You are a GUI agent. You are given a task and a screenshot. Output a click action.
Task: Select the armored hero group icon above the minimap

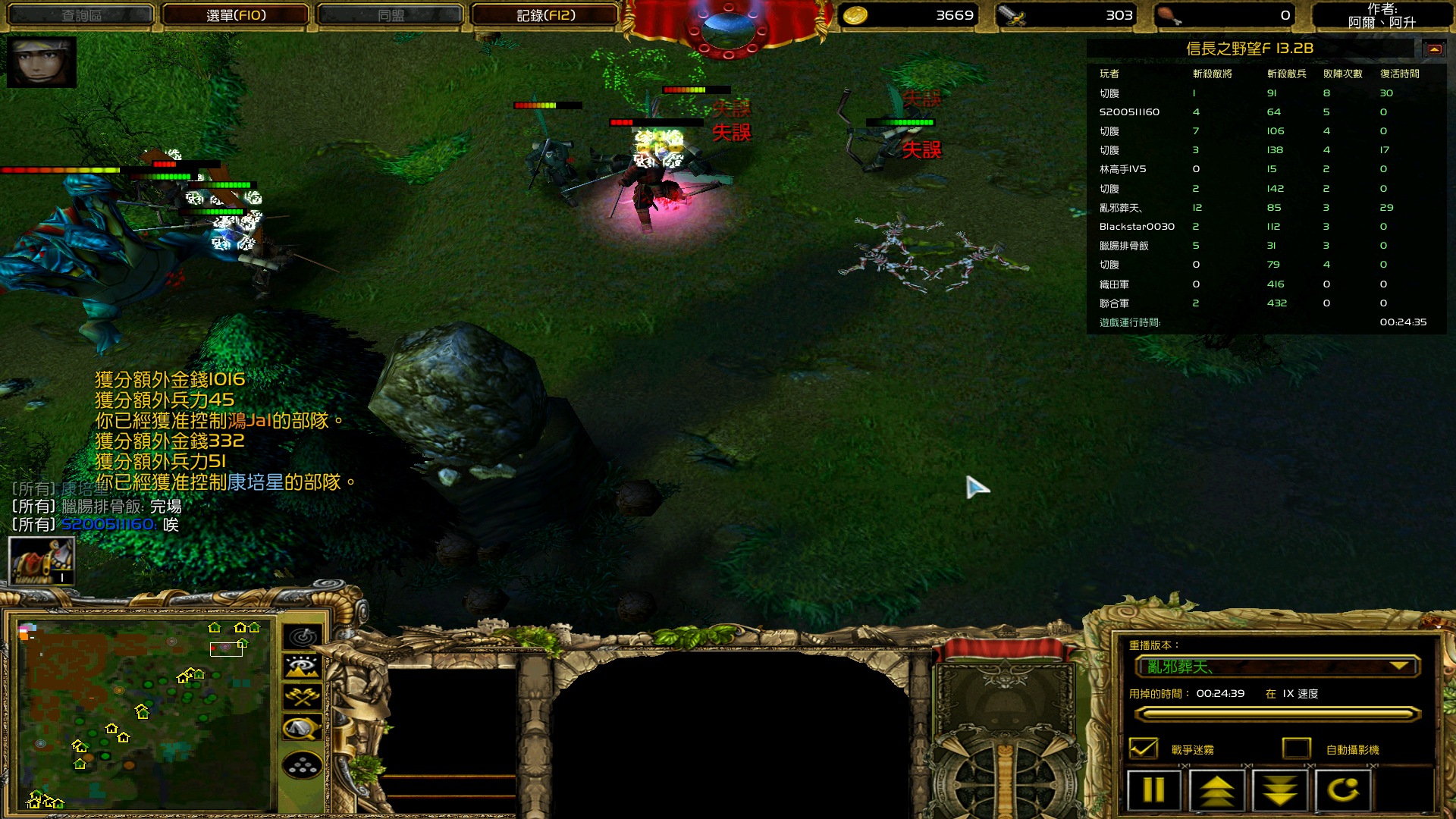tap(42, 561)
